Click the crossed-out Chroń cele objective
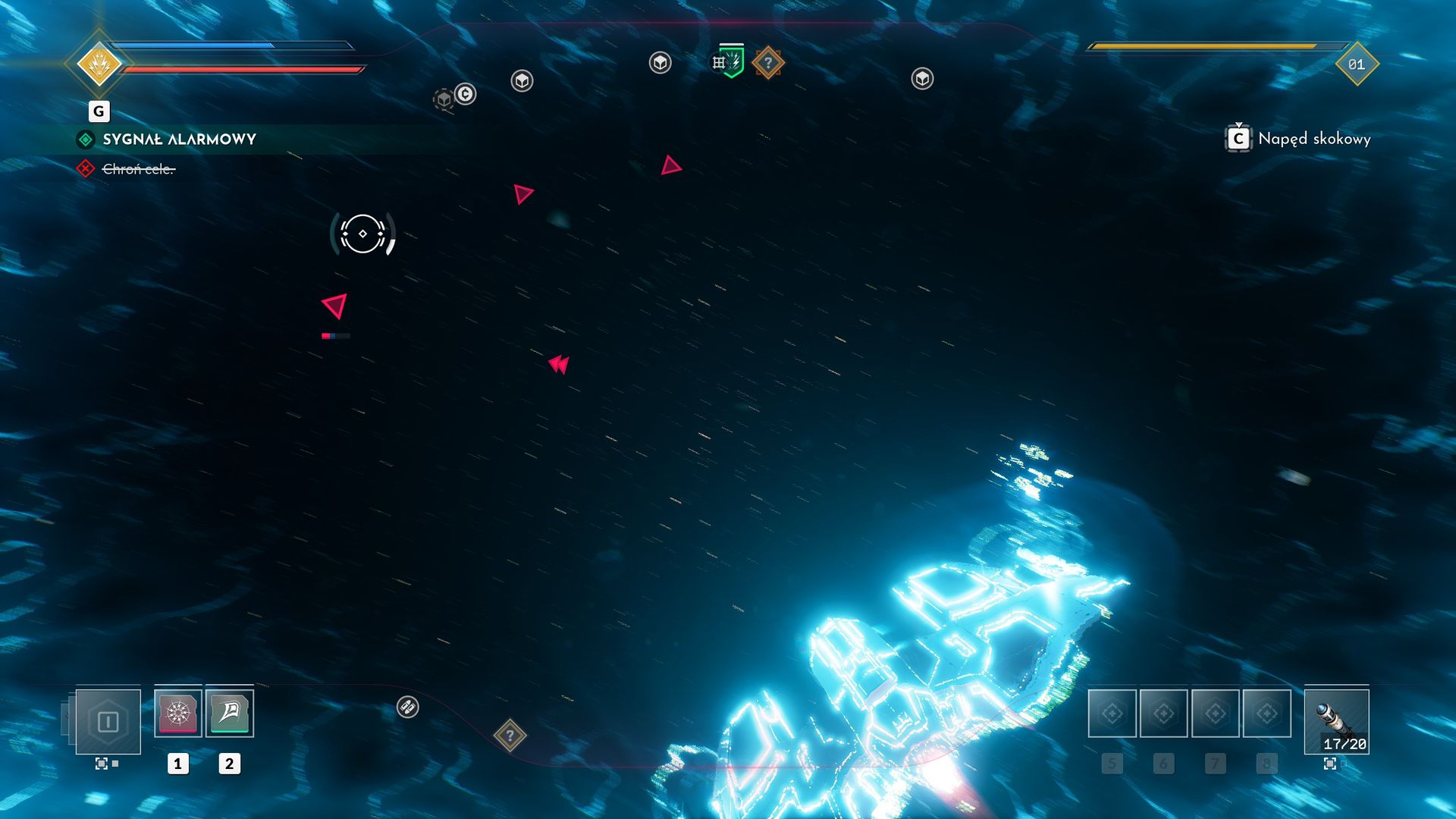 pyautogui.click(x=138, y=169)
